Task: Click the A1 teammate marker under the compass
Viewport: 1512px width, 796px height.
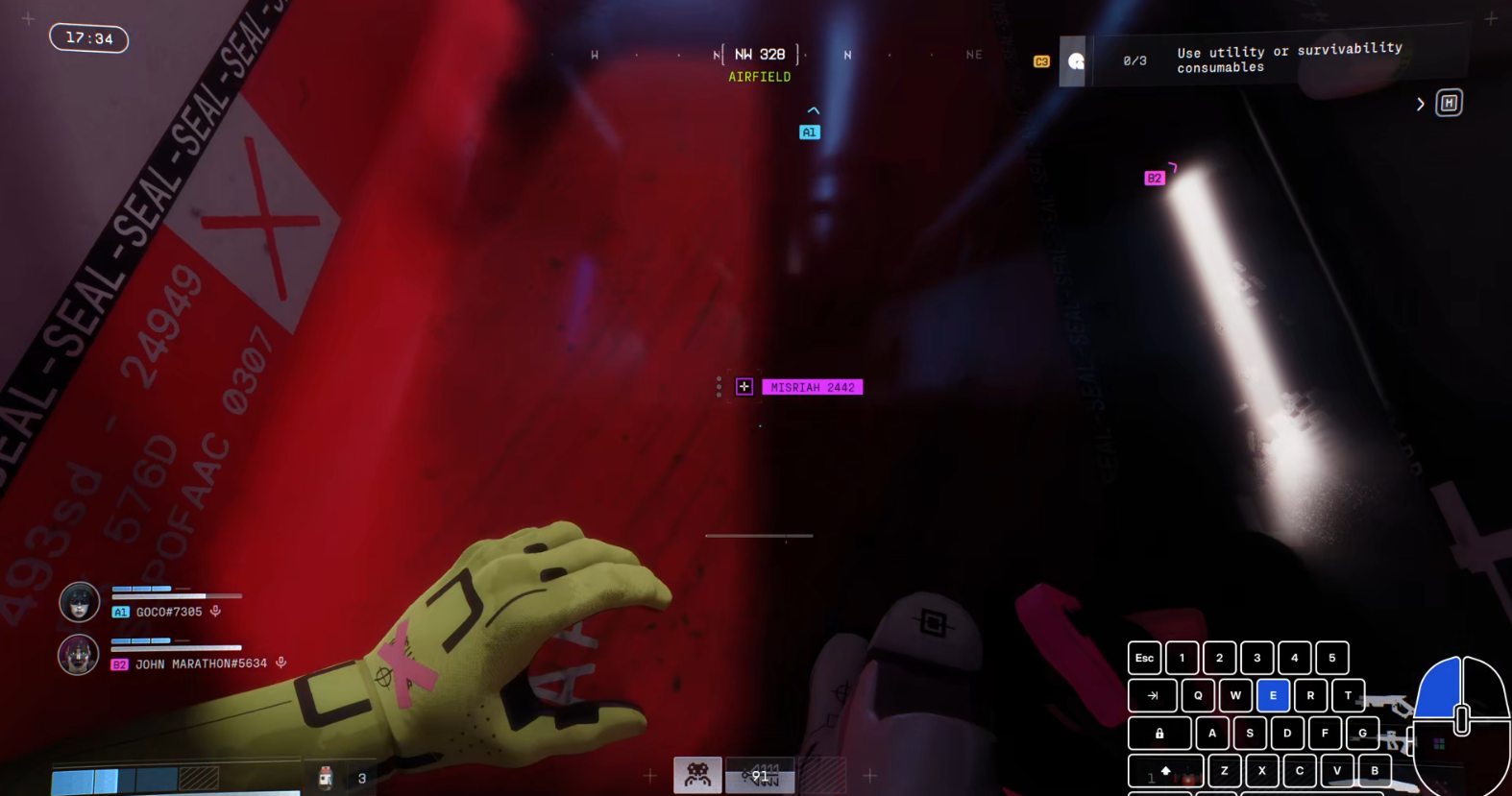Action: pos(810,133)
